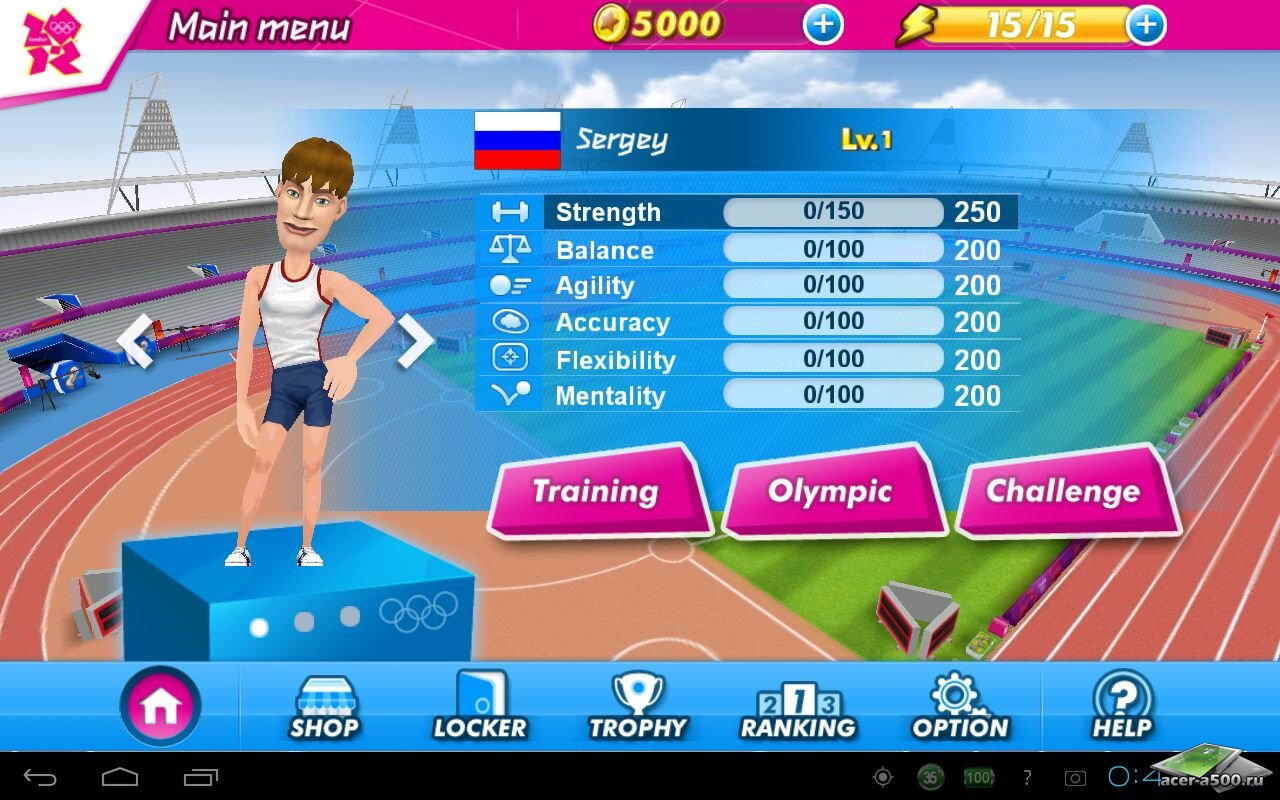Screen dimensions: 1280x800
Task: View the Trophy collection
Action: (638, 706)
